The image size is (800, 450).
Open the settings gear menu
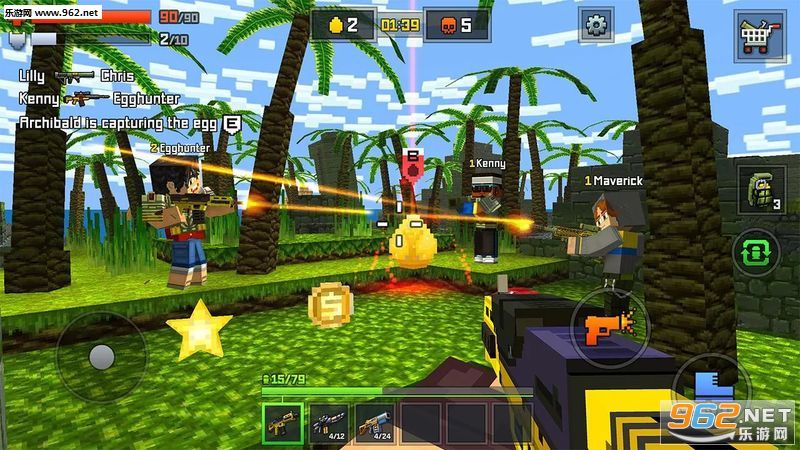pos(598,25)
